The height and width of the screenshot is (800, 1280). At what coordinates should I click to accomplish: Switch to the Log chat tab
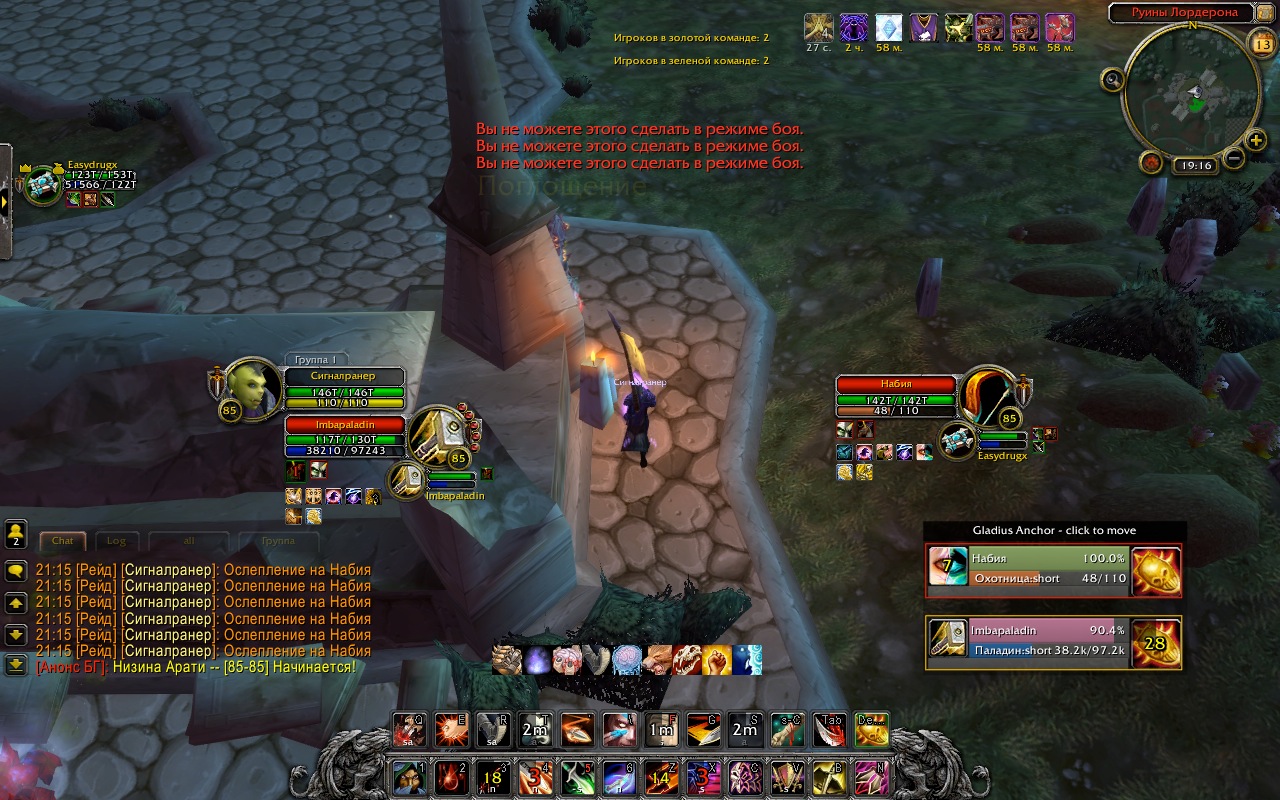117,541
